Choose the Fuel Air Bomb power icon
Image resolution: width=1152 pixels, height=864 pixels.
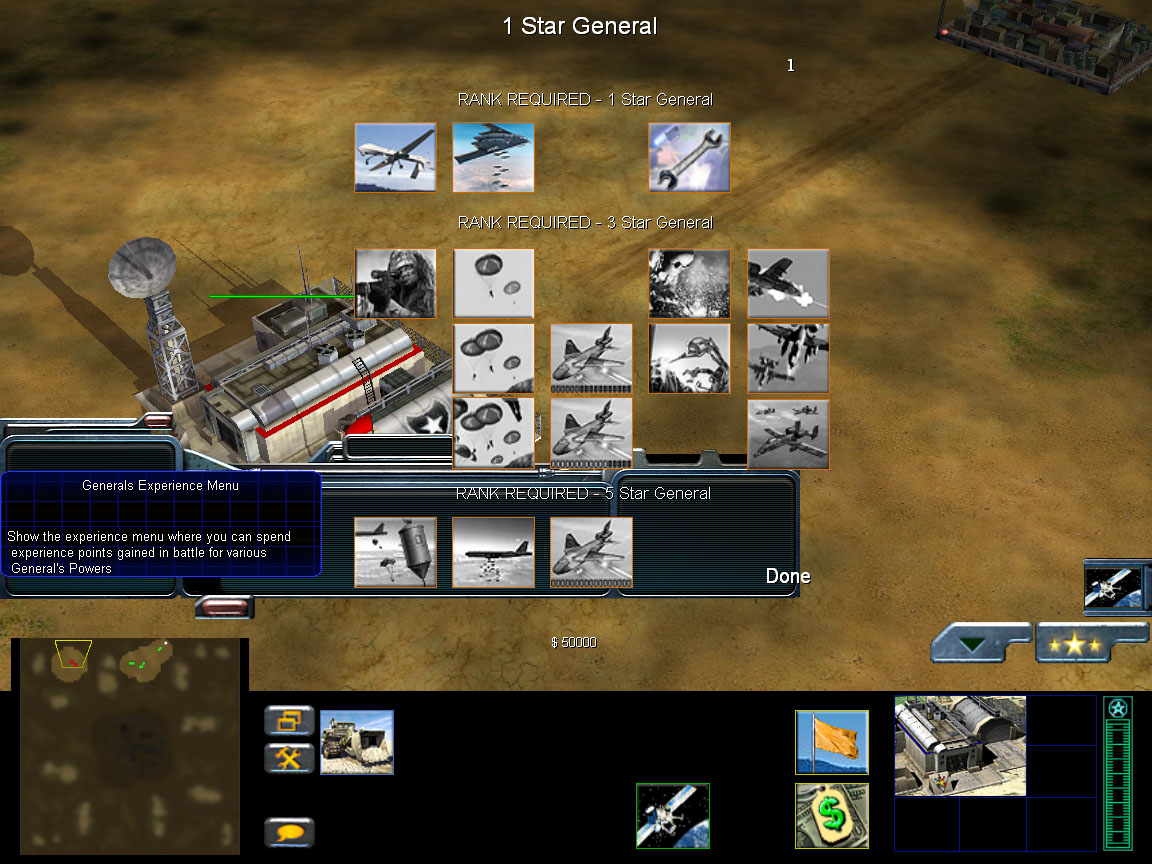pyautogui.click(x=395, y=552)
